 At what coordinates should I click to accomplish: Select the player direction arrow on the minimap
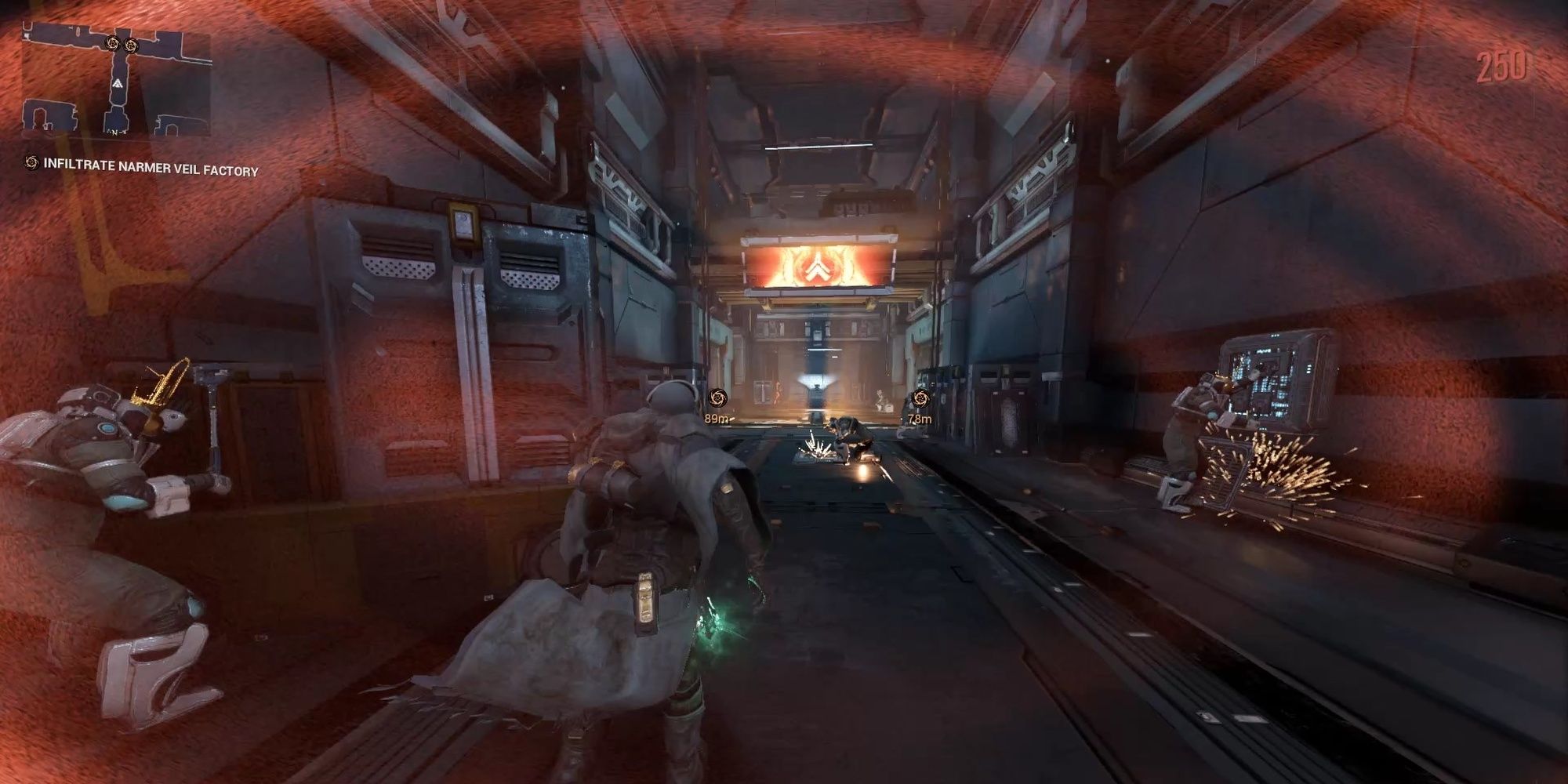[x=118, y=84]
